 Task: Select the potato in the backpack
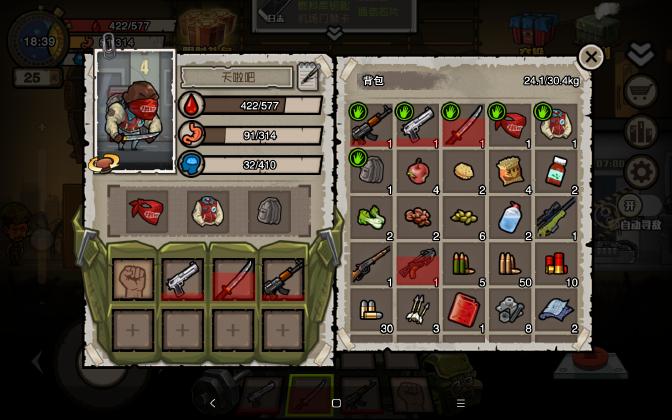coord(464,171)
